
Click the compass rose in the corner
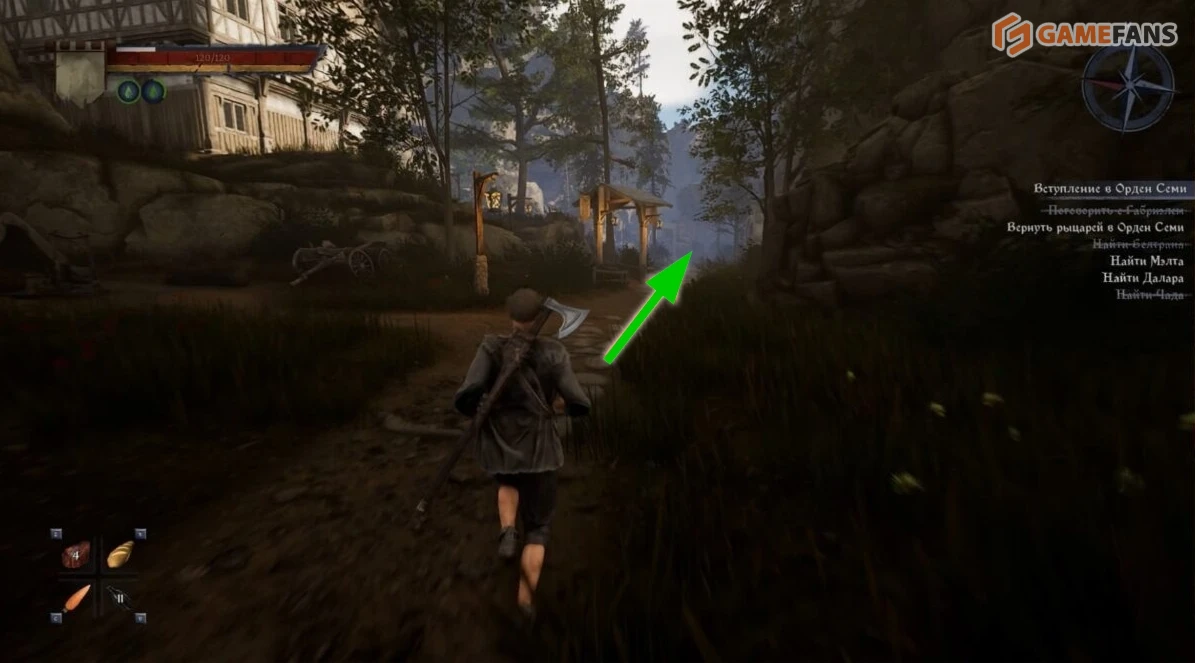coord(1127,87)
